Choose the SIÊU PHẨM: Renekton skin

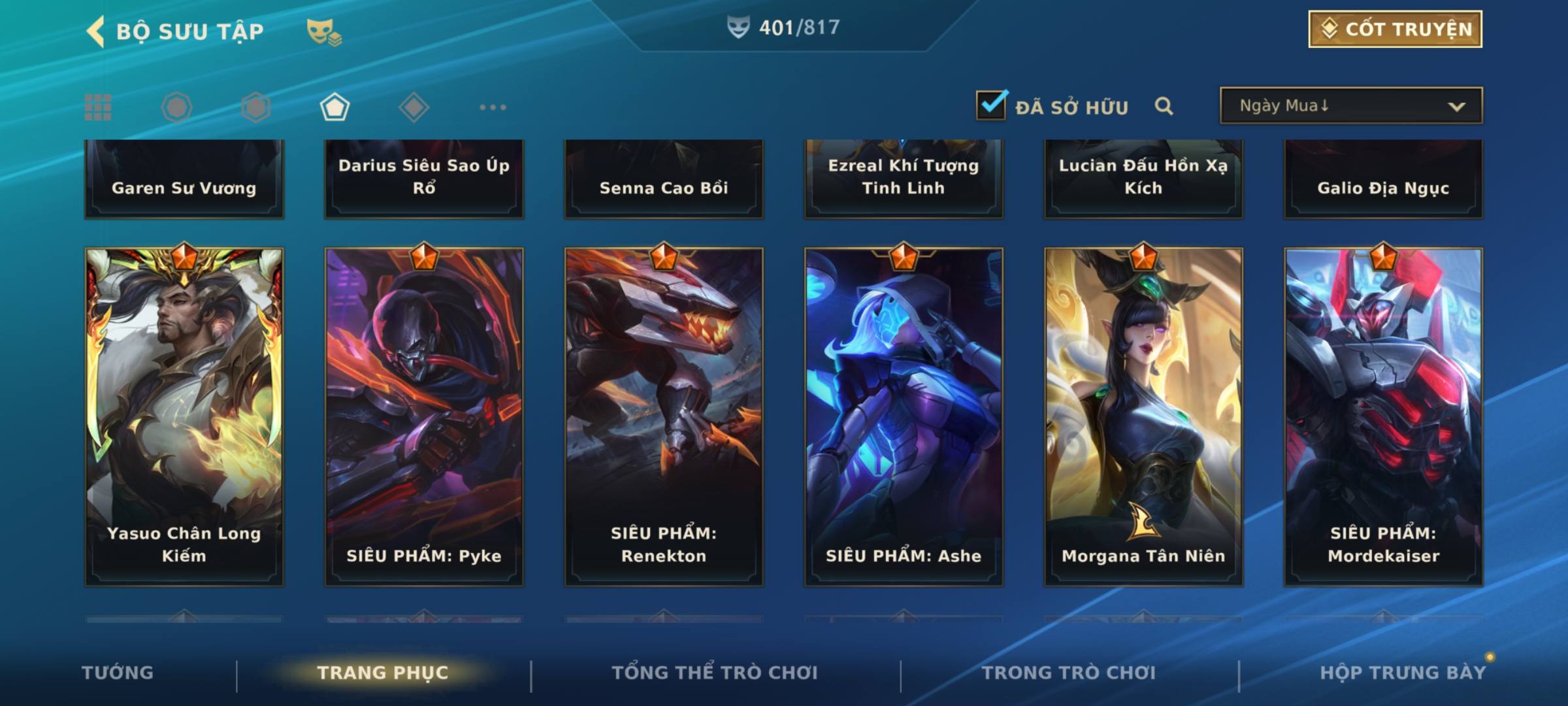[664, 416]
